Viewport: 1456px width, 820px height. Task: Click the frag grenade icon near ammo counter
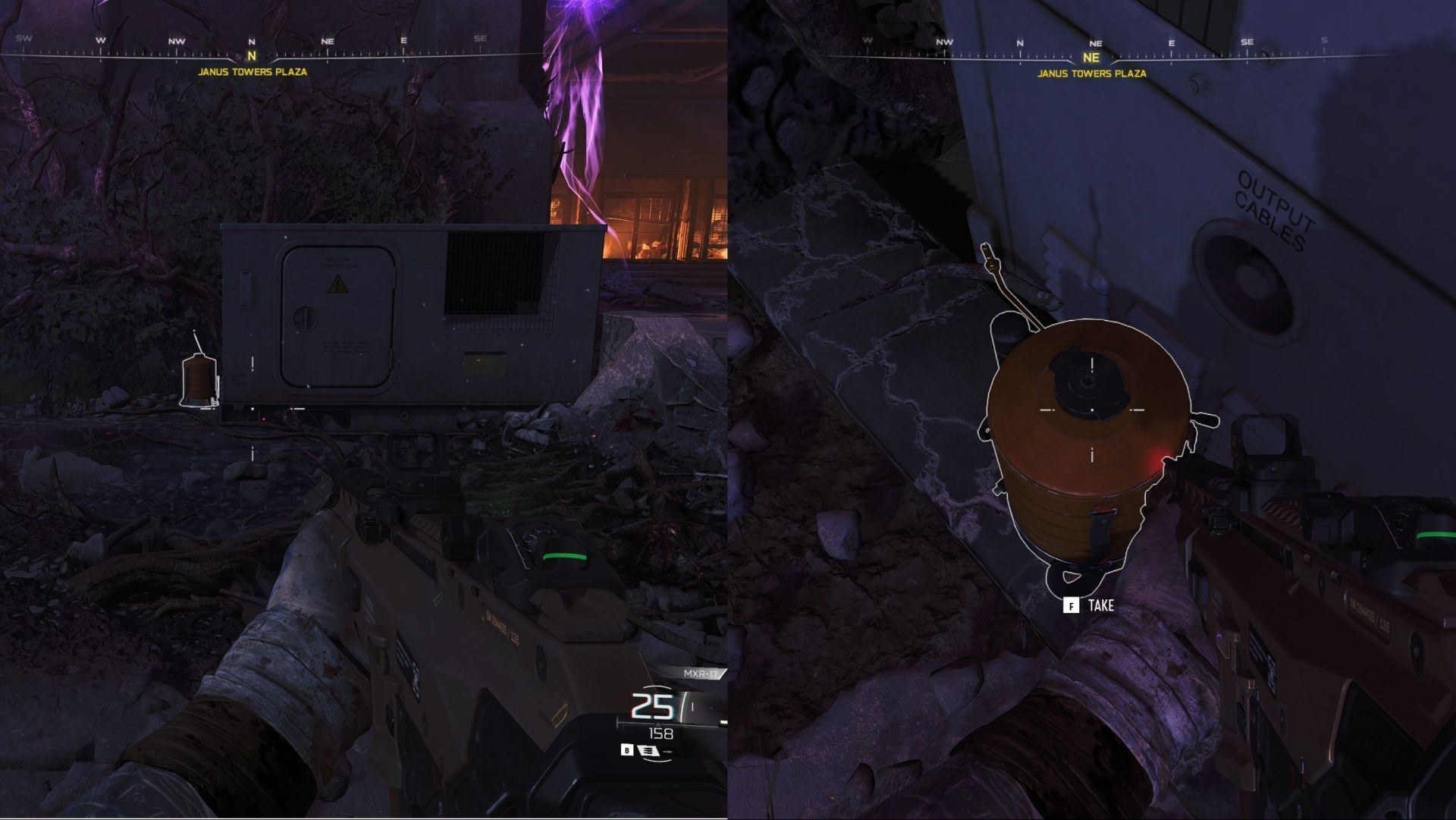point(649,750)
